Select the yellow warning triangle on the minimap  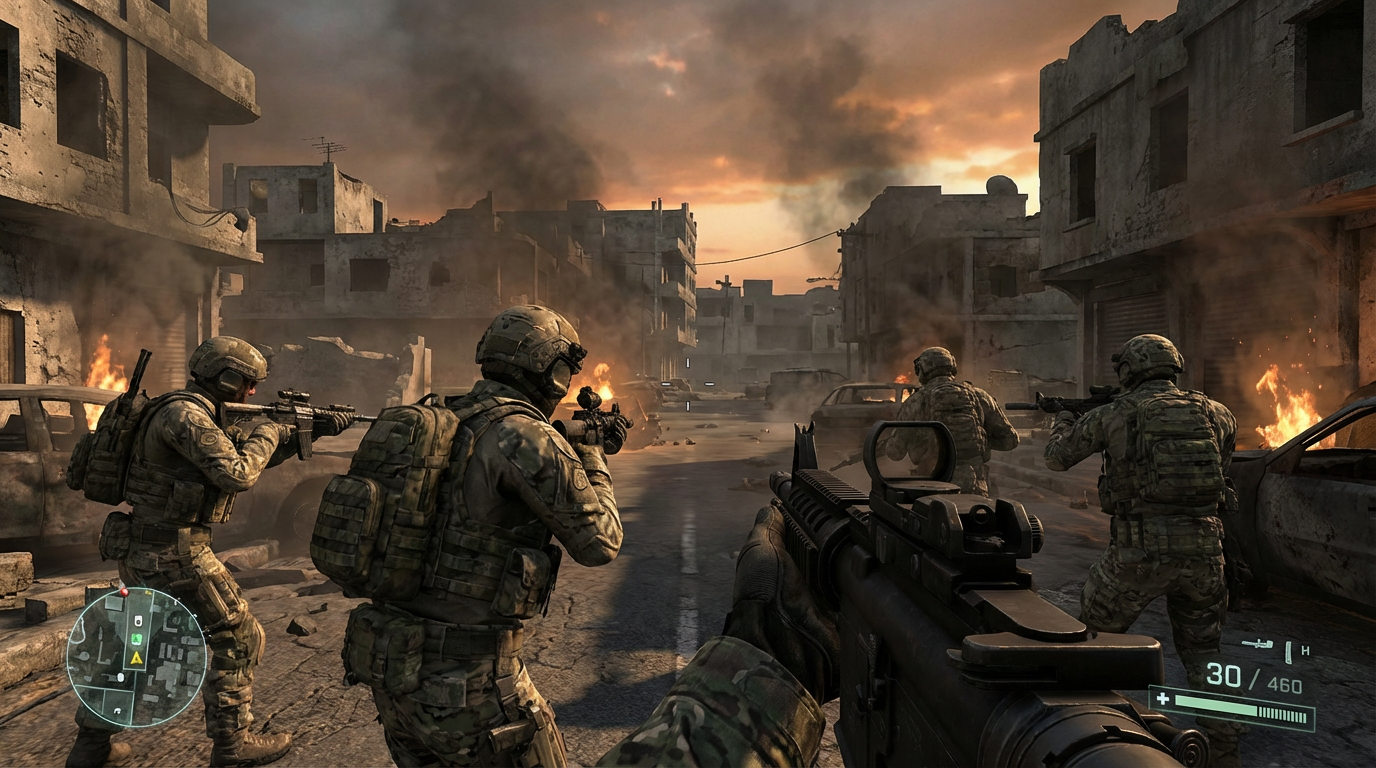pos(136,658)
